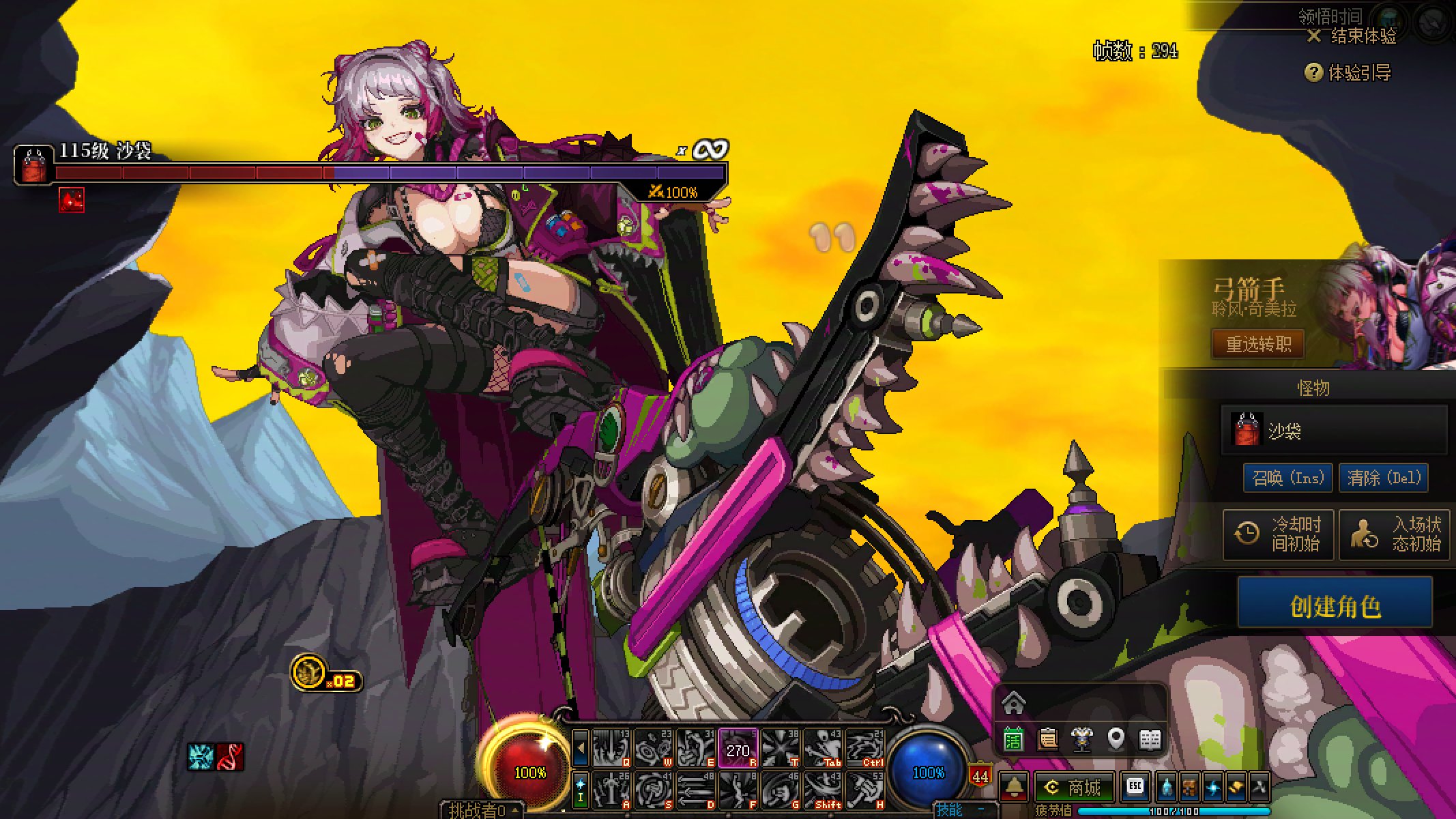
Task: Open the clipboard quest list icon
Action: (1047, 739)
